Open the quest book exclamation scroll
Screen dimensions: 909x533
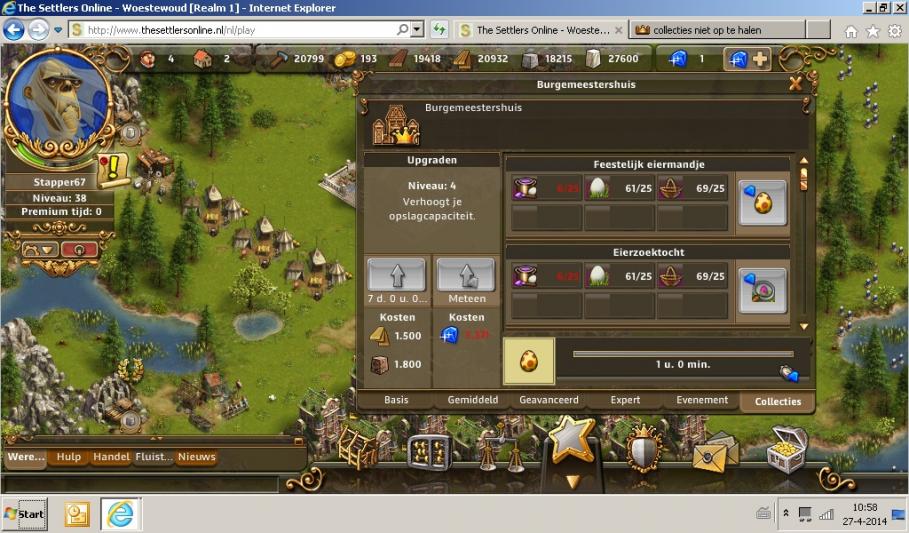(x=114, y=166)
